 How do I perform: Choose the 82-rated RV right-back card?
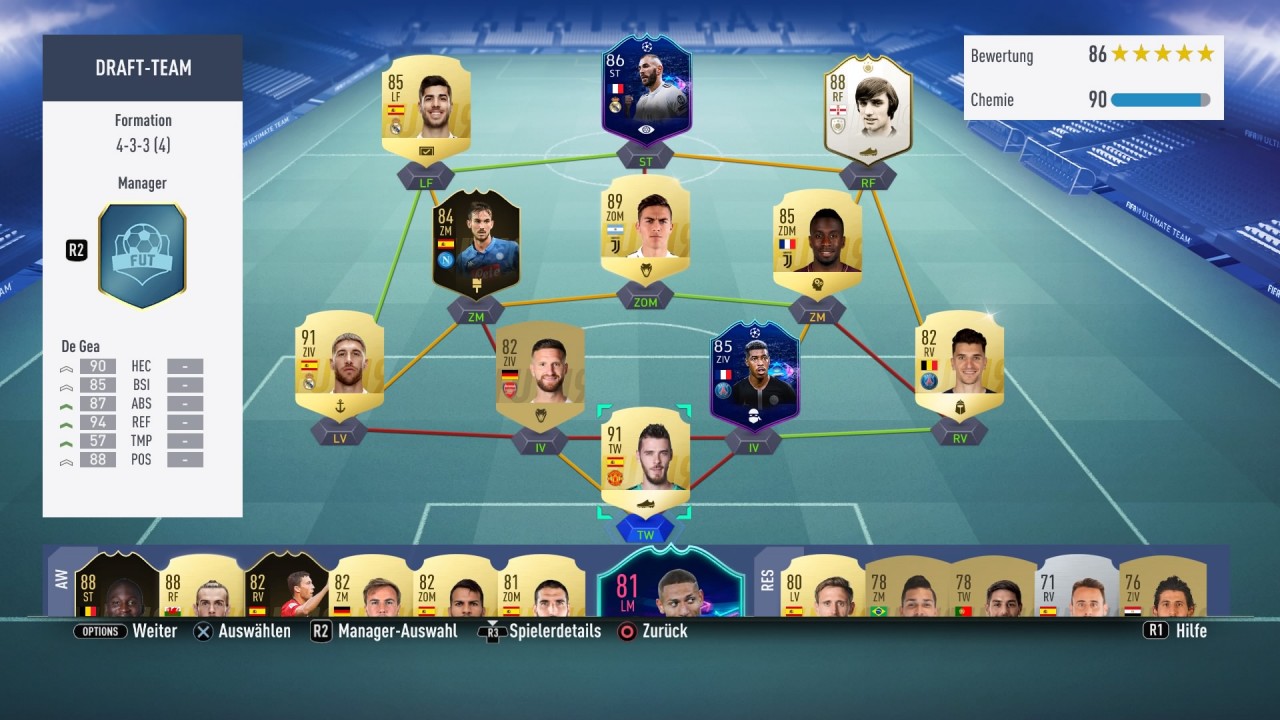click(959, 365)
